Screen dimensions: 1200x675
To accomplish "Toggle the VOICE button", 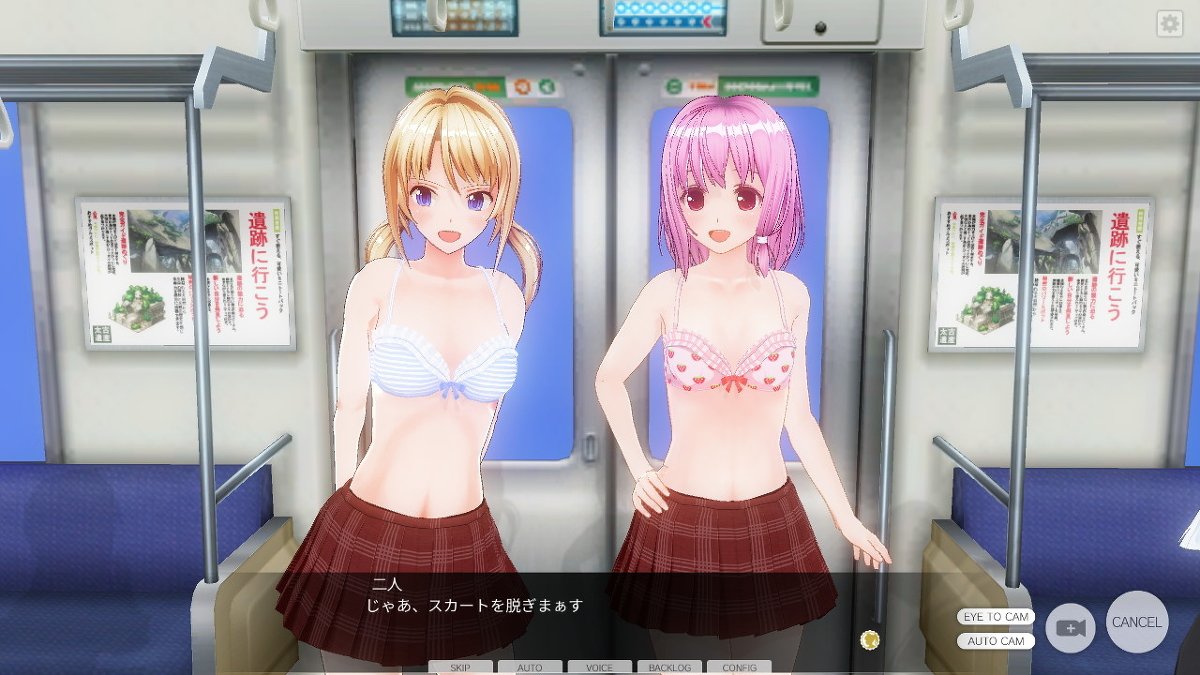I will coord(600,667).
